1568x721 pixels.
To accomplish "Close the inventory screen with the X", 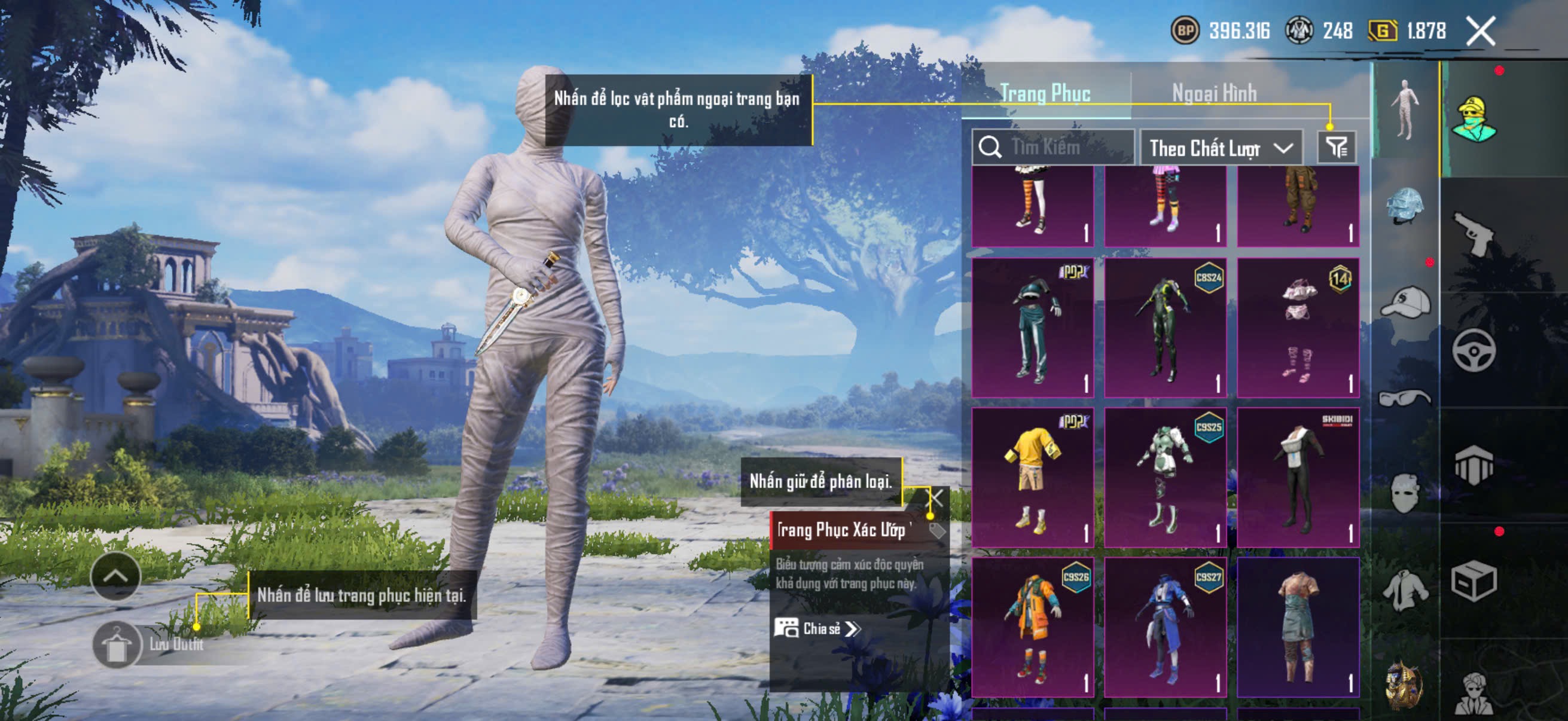I will [x=1480, y=31].
